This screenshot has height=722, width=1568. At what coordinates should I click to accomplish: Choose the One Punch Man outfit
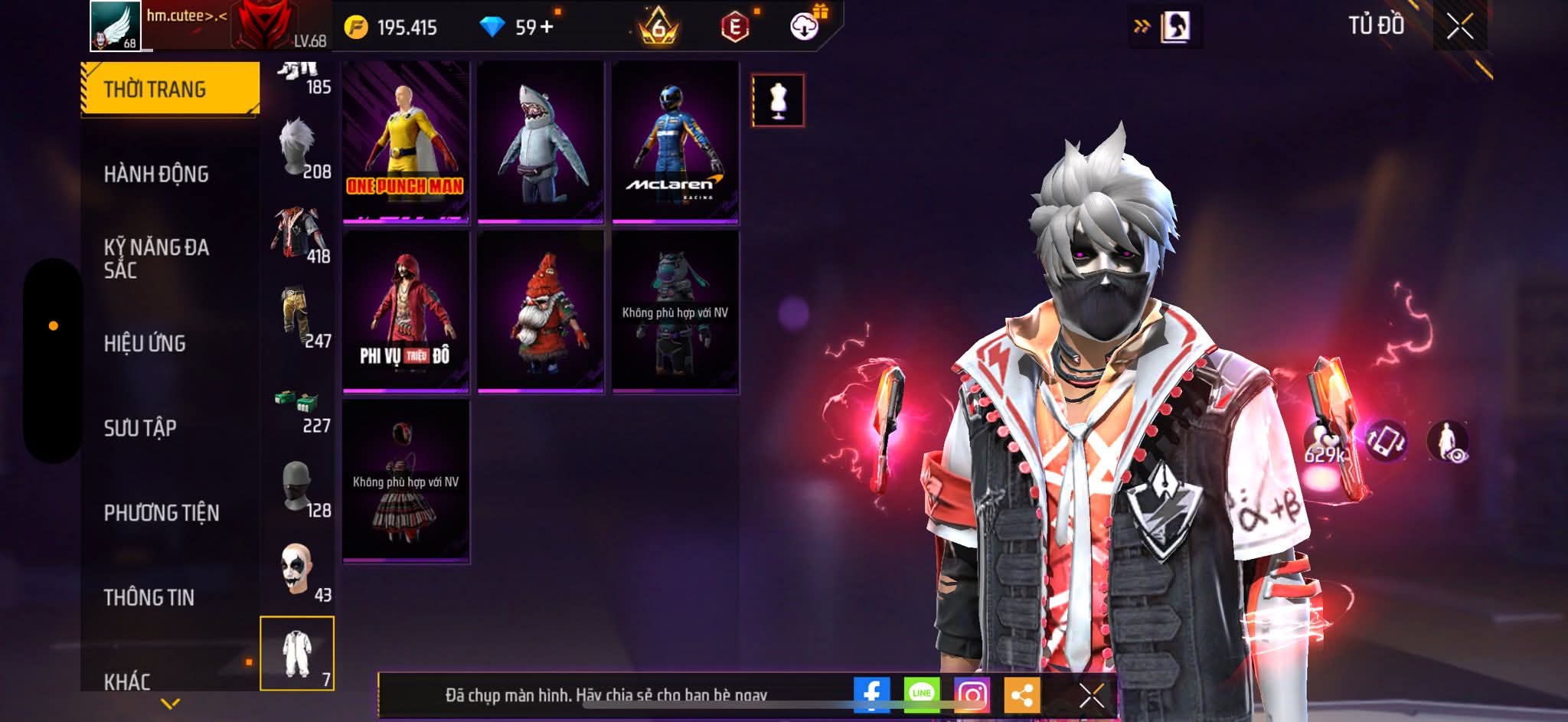406,142
